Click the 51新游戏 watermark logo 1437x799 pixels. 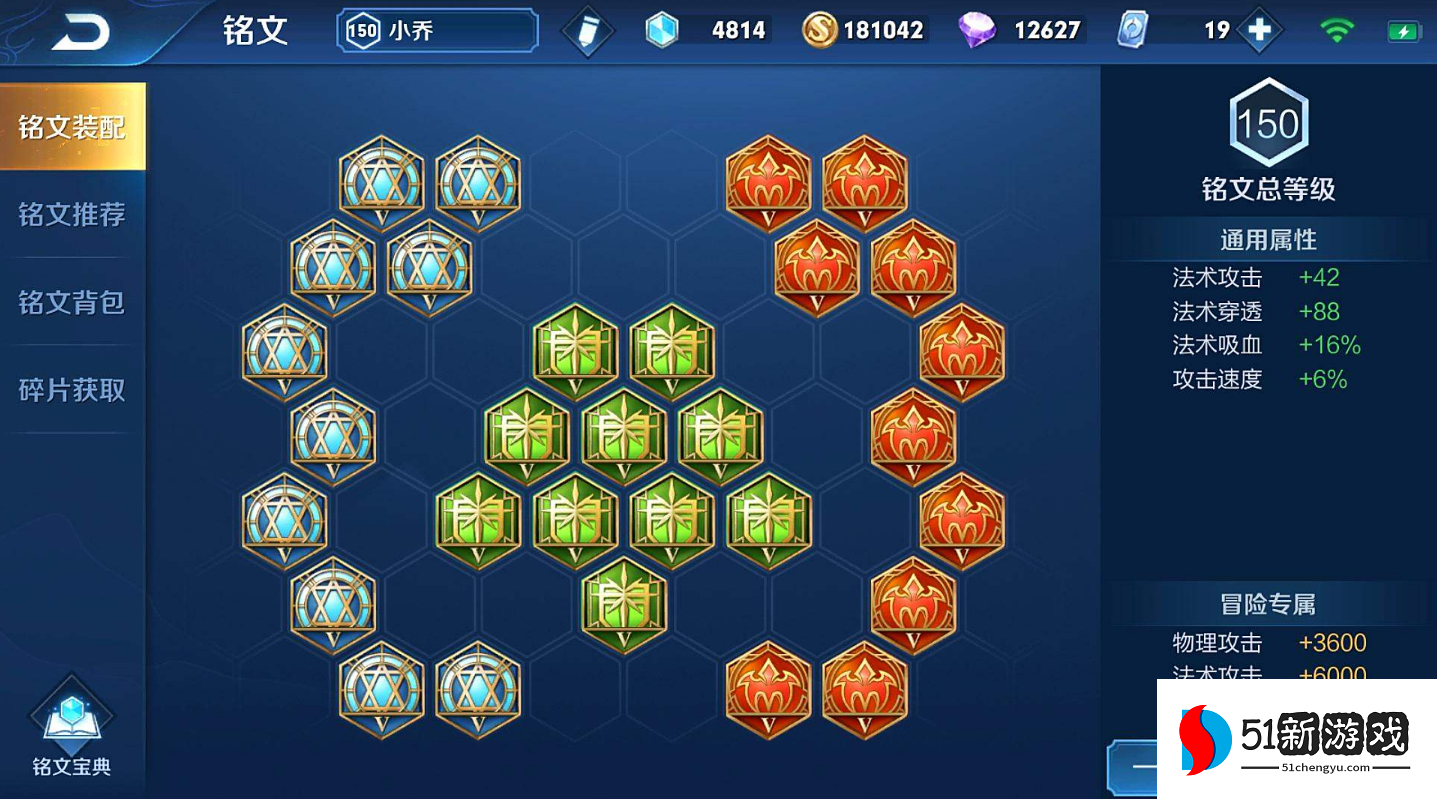pos(1296,739)
